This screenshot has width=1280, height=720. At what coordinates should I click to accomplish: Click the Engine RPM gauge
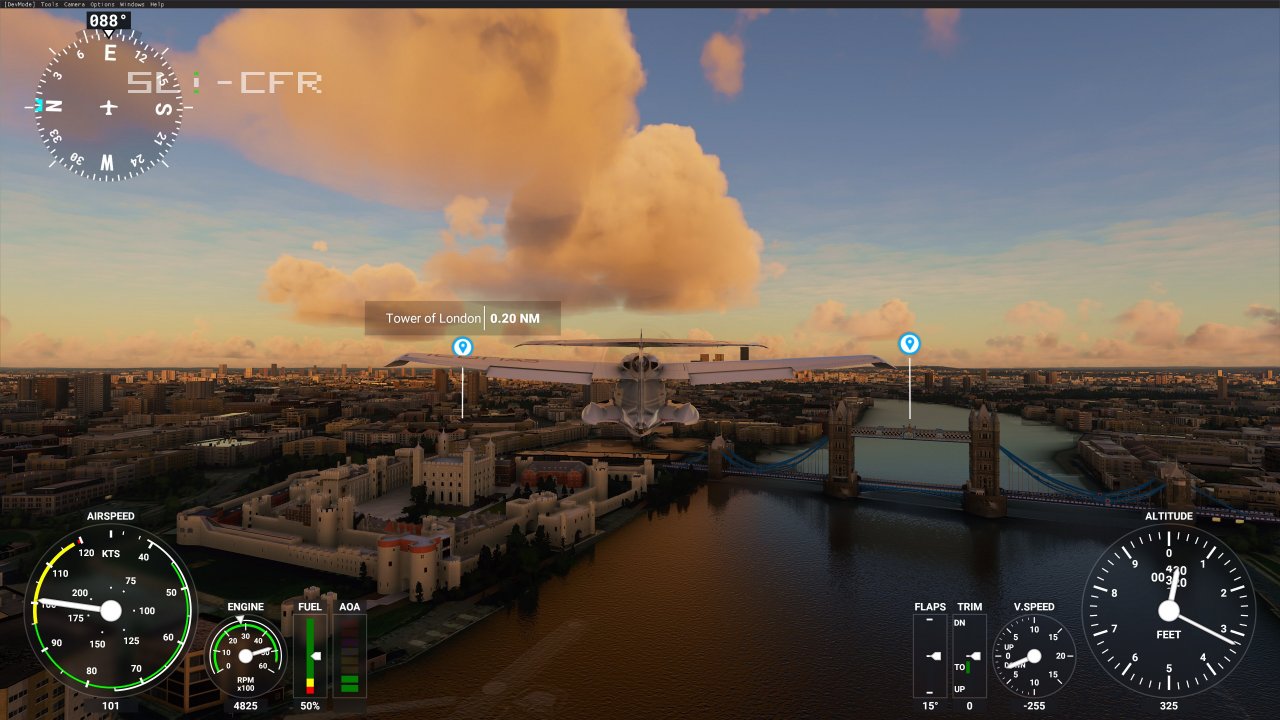[243, 657]
